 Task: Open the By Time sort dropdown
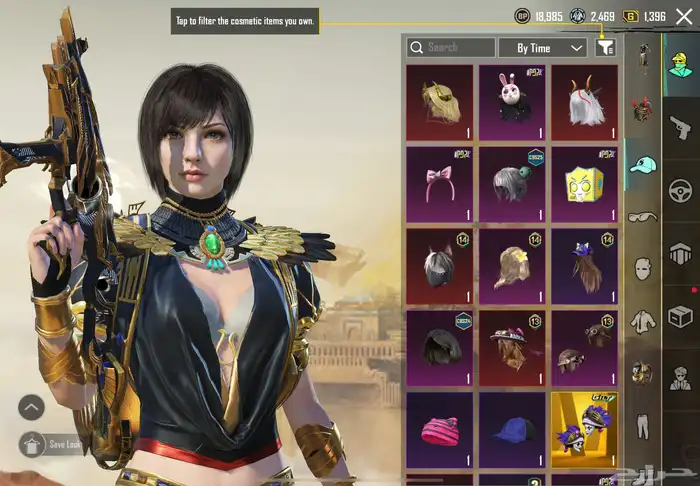point(551,47)
